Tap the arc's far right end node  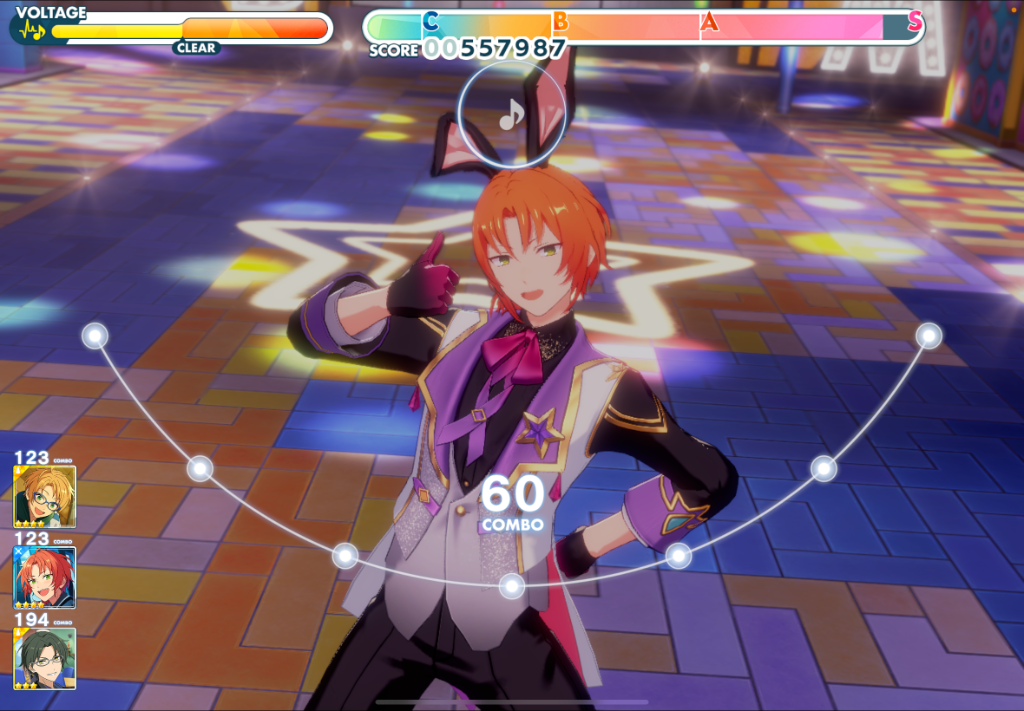coord(929,336)
